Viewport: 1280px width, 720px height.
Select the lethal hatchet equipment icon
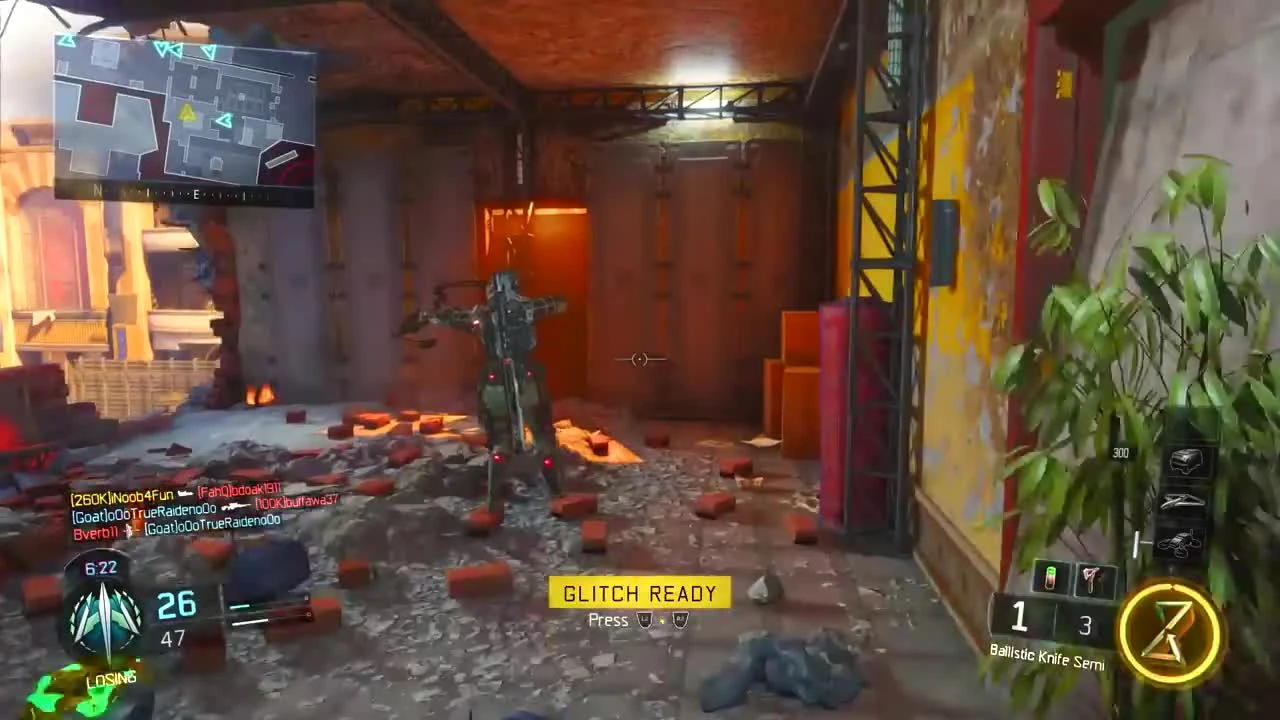[x=1090, y=579]
